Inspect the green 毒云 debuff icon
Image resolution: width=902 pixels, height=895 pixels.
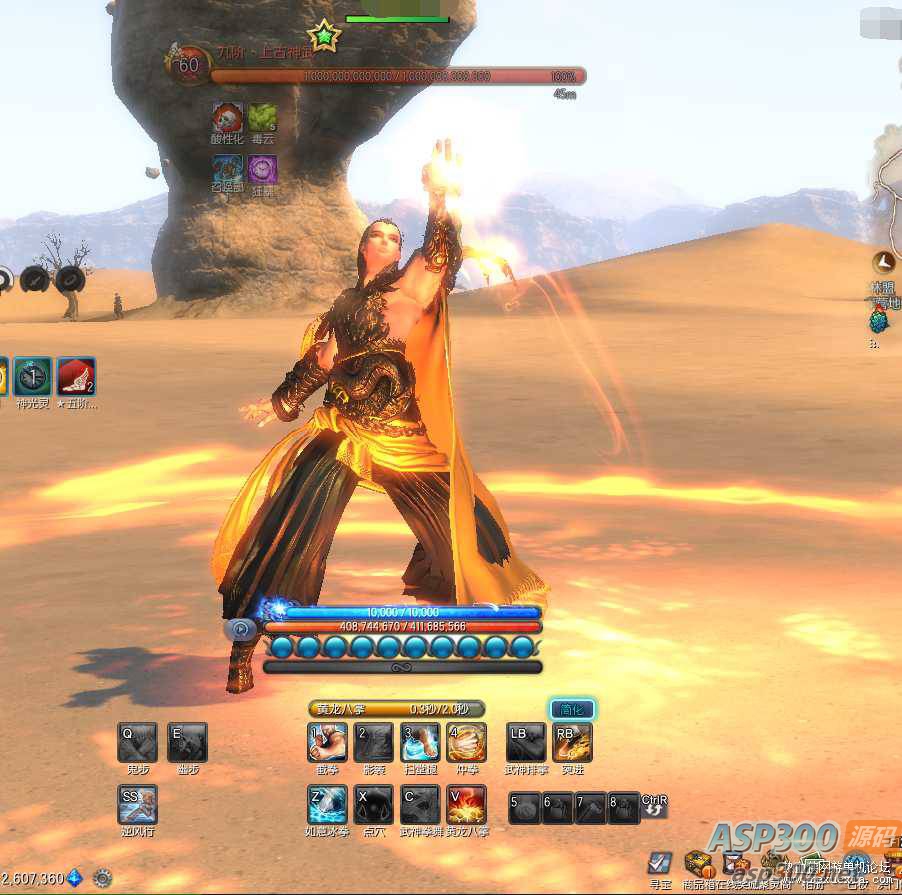(x=262, y=118)
